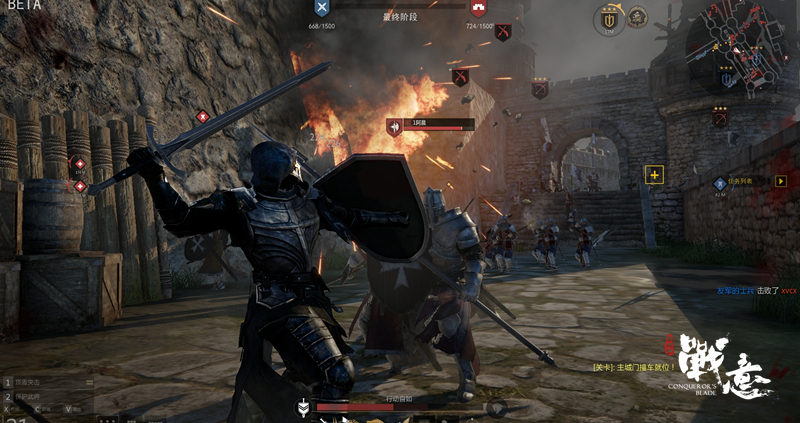Screen dimensions: 800x423
Task: Expand the quest list arrow button
Action: coord(781,181)
